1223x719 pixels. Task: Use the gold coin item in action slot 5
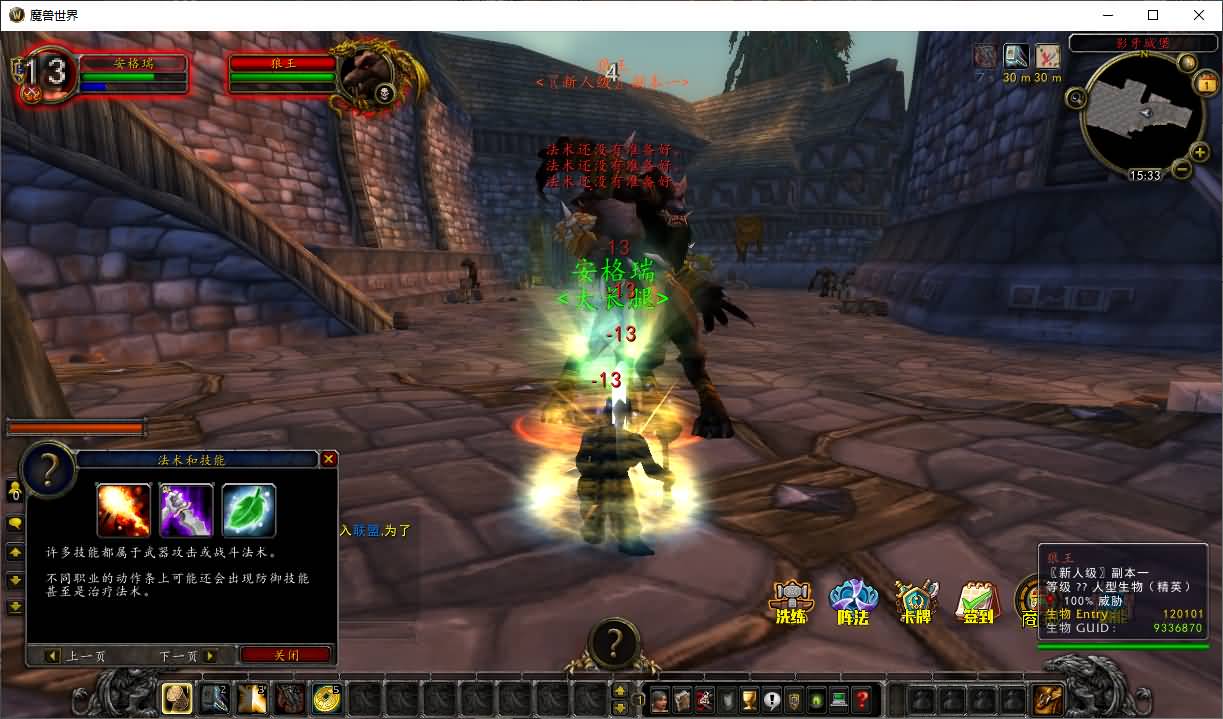click(326, 698)
